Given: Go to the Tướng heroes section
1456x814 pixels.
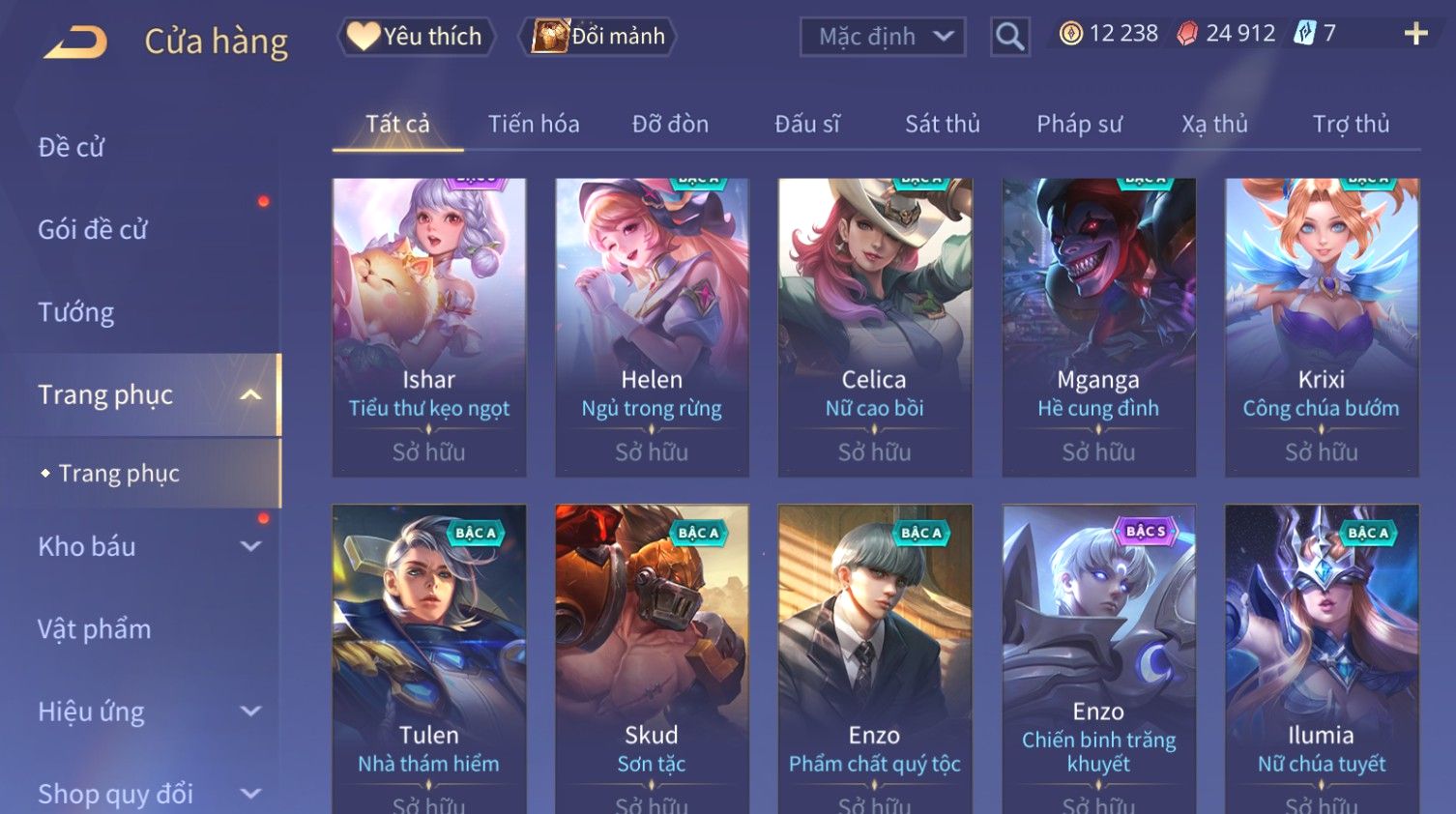Looking at the screenshot, I should [x=76, y=312].
